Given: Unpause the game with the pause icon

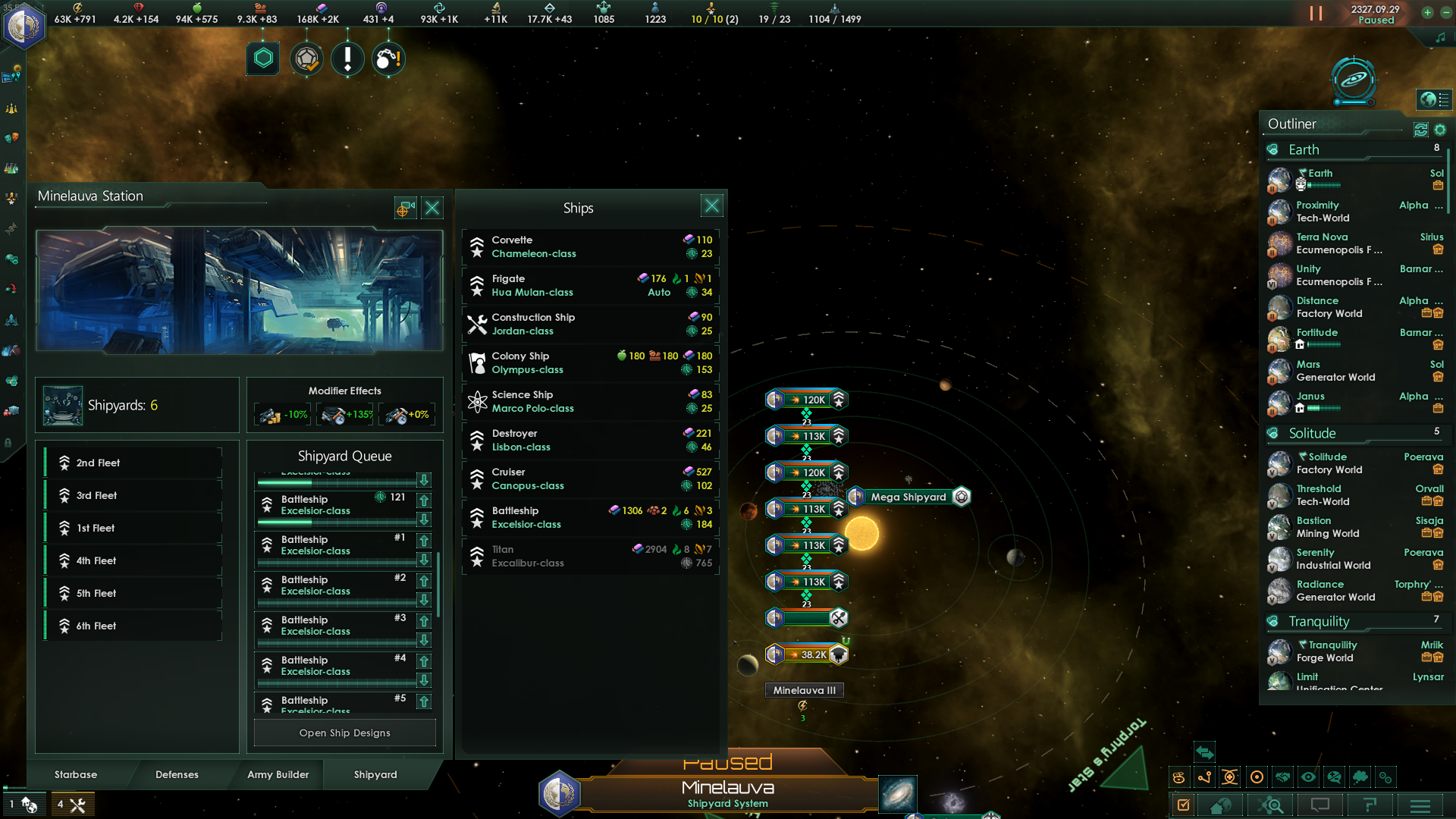Looking at the screenshot, I should pos(1315,11).
